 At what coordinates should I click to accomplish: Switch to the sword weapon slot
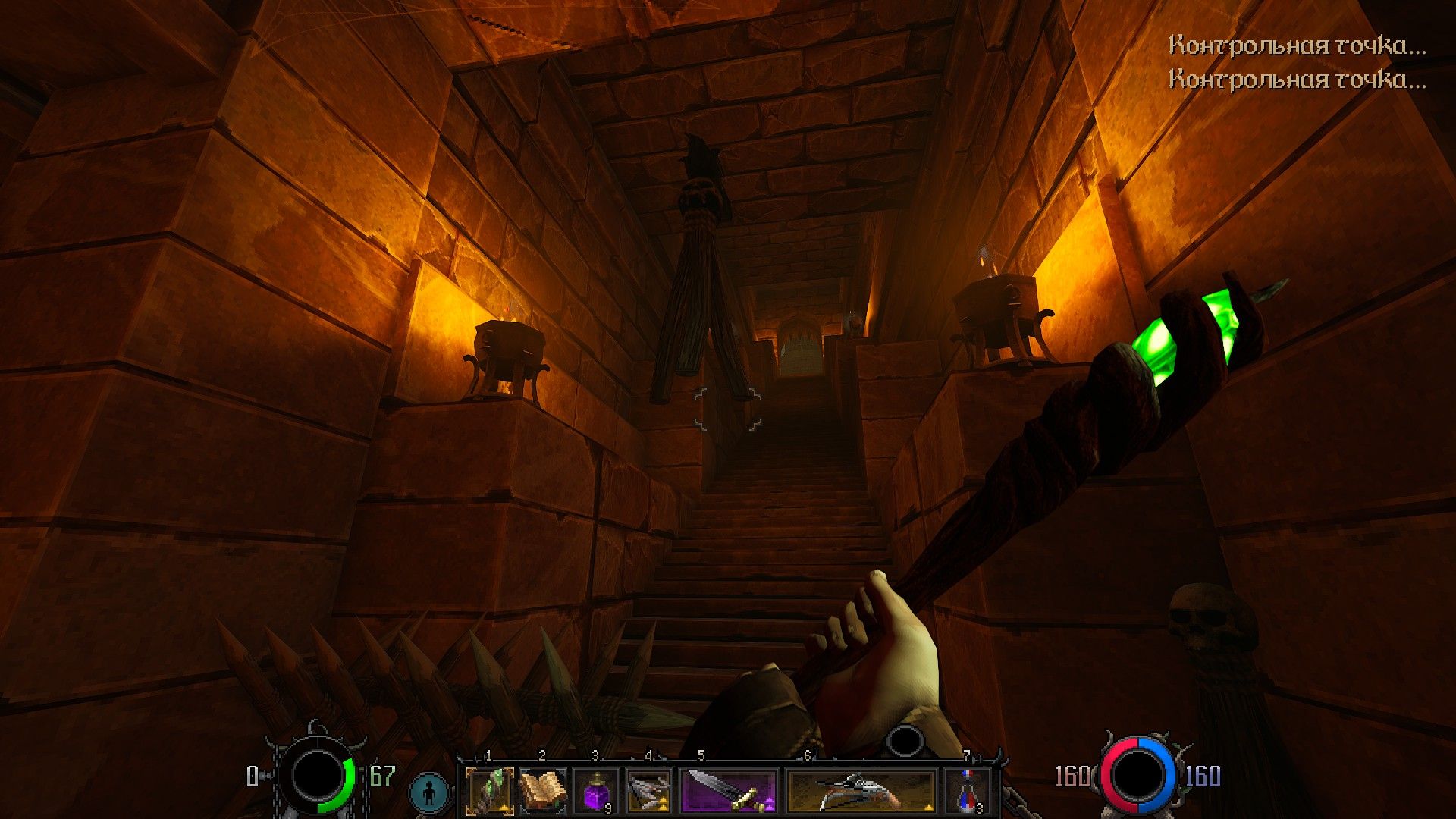tap(730, 791)
